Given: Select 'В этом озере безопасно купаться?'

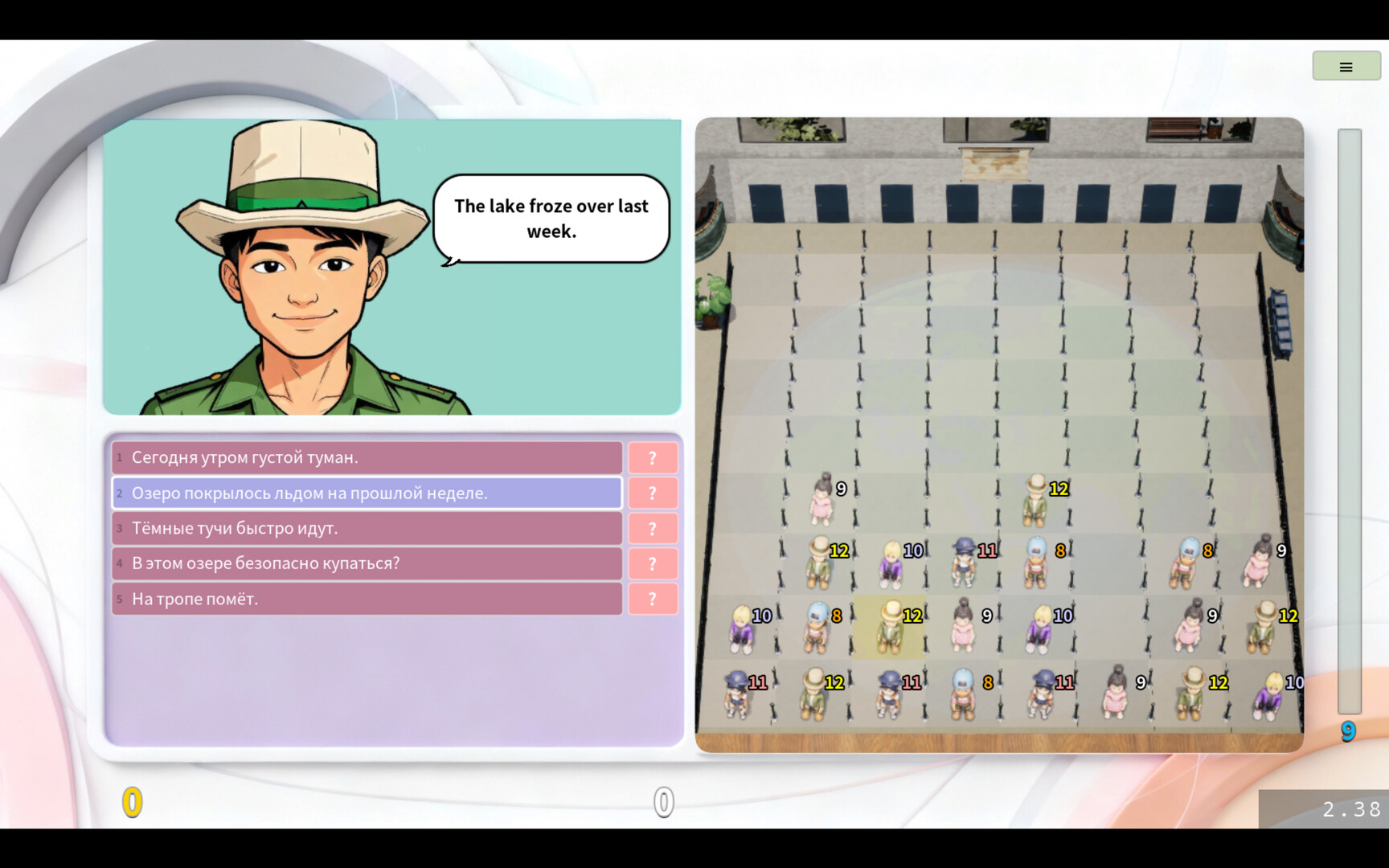Looking at the screenshot, I should coord(366,563).
